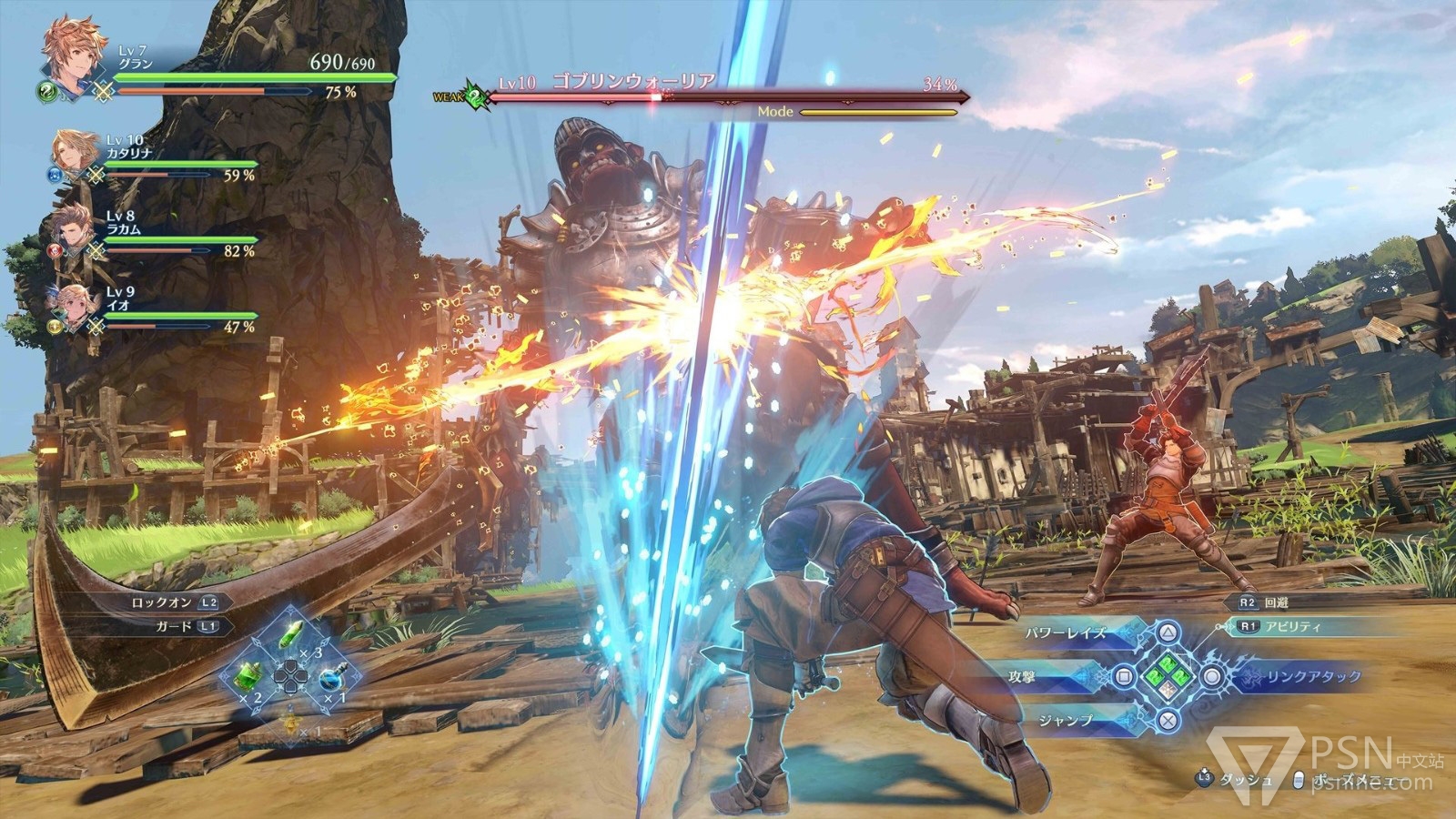The width and height of the screenshot is (1456, 819).
Task: Select the ロックオン lock-on label
Action: [173, 602]
